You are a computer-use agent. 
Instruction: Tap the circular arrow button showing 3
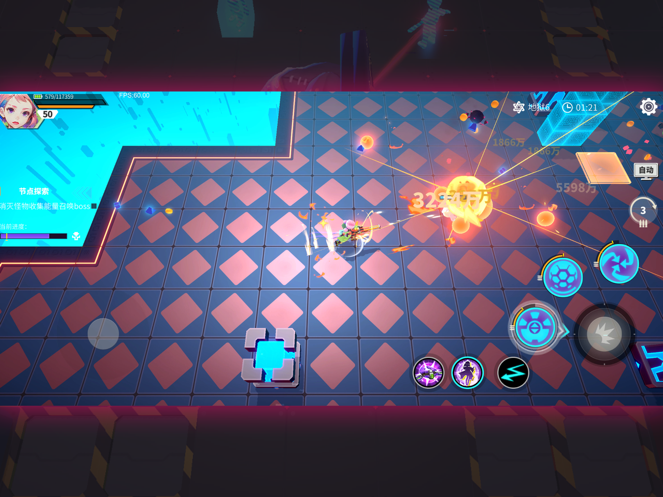point(643,211)
